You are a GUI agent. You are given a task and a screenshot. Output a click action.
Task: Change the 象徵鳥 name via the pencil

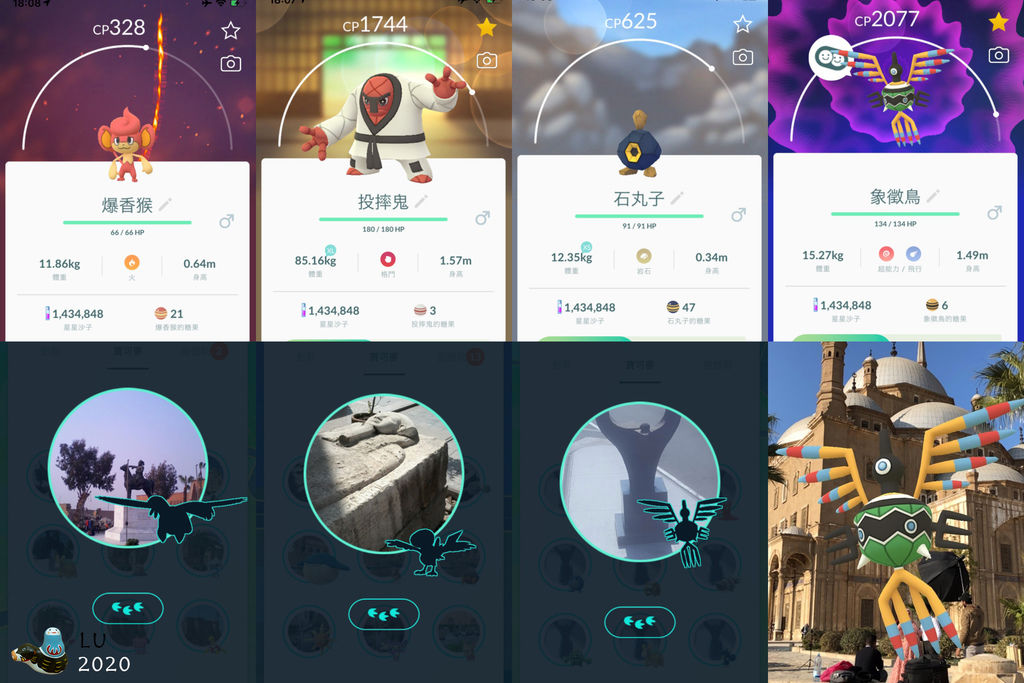[x=934, y=195]
